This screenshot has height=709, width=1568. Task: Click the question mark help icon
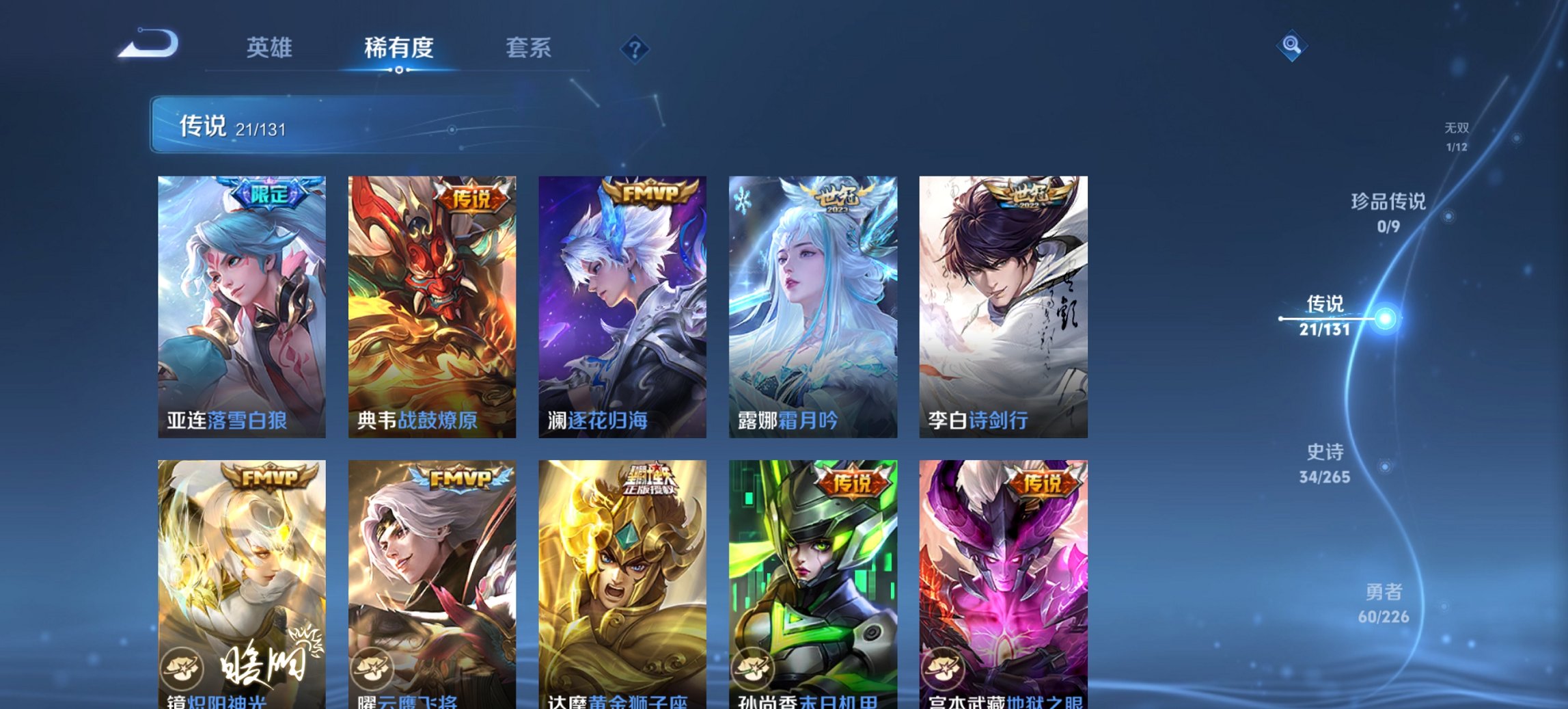(635, 48)
